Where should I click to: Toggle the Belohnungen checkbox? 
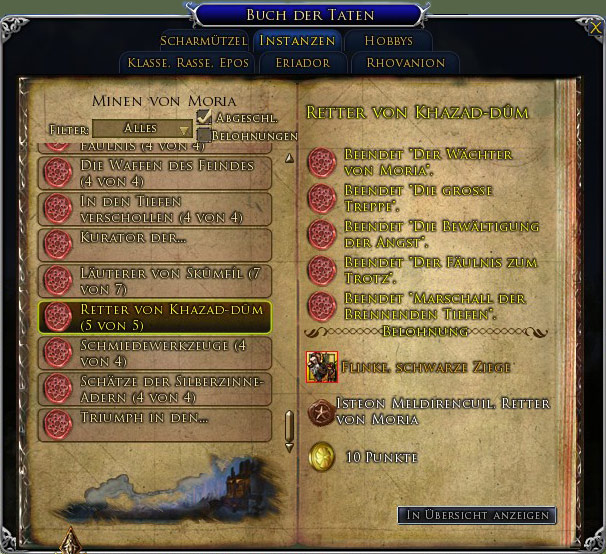click(204, 135)
